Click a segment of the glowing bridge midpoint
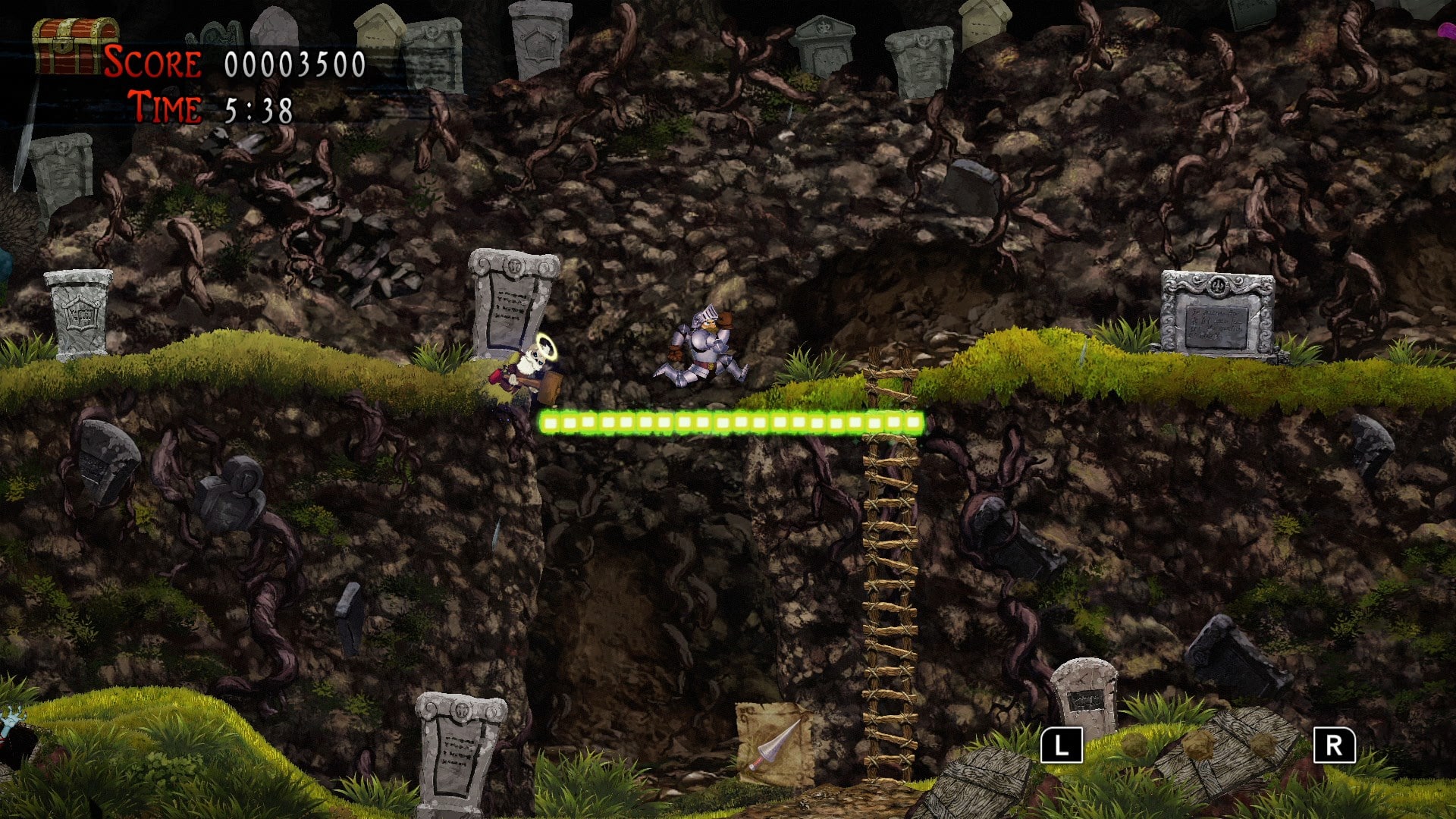Screen dimensions: 1456x819 [732, 422]
